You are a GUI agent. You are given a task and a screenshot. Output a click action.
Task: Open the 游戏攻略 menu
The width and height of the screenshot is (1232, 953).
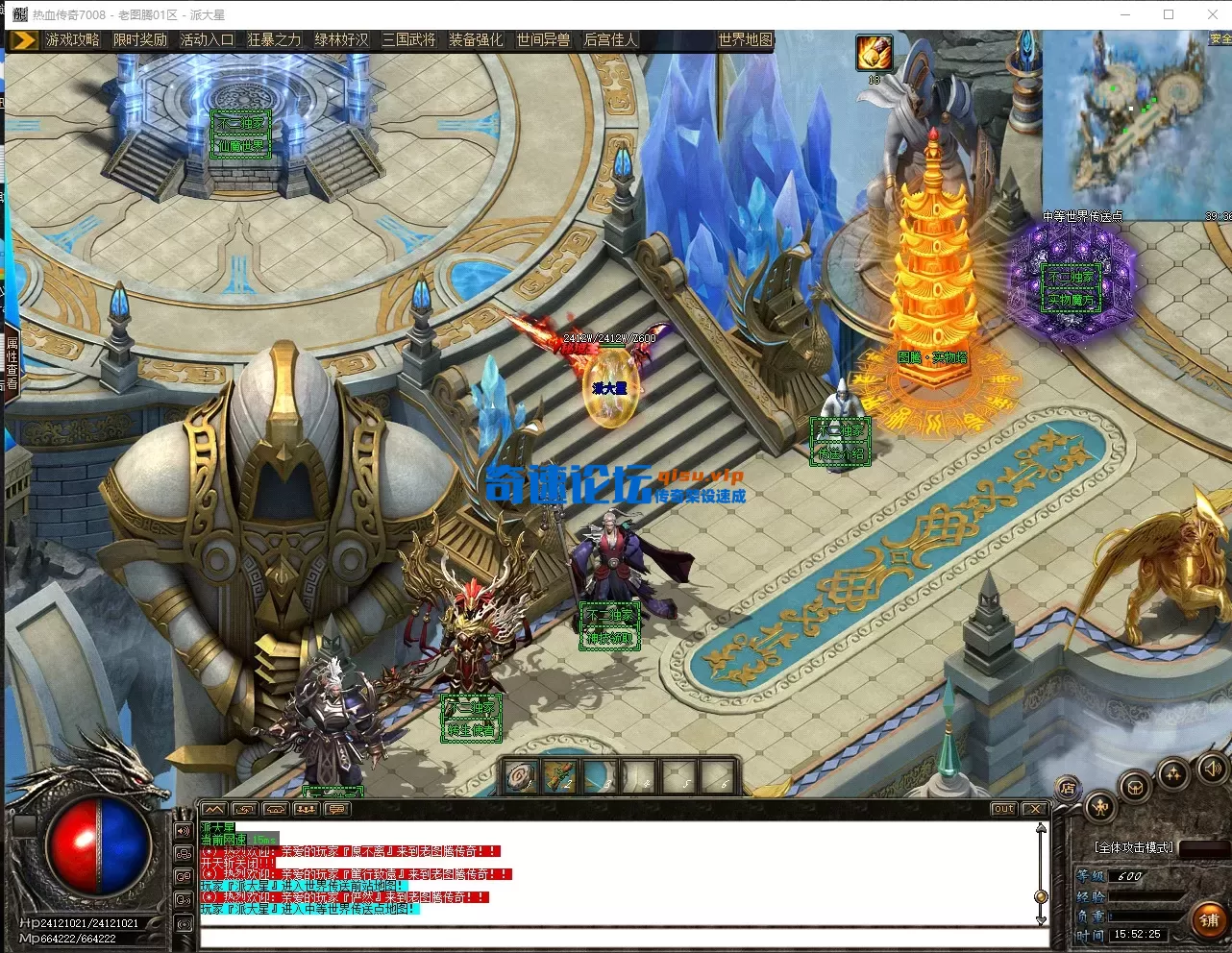(x=73, y=39)
